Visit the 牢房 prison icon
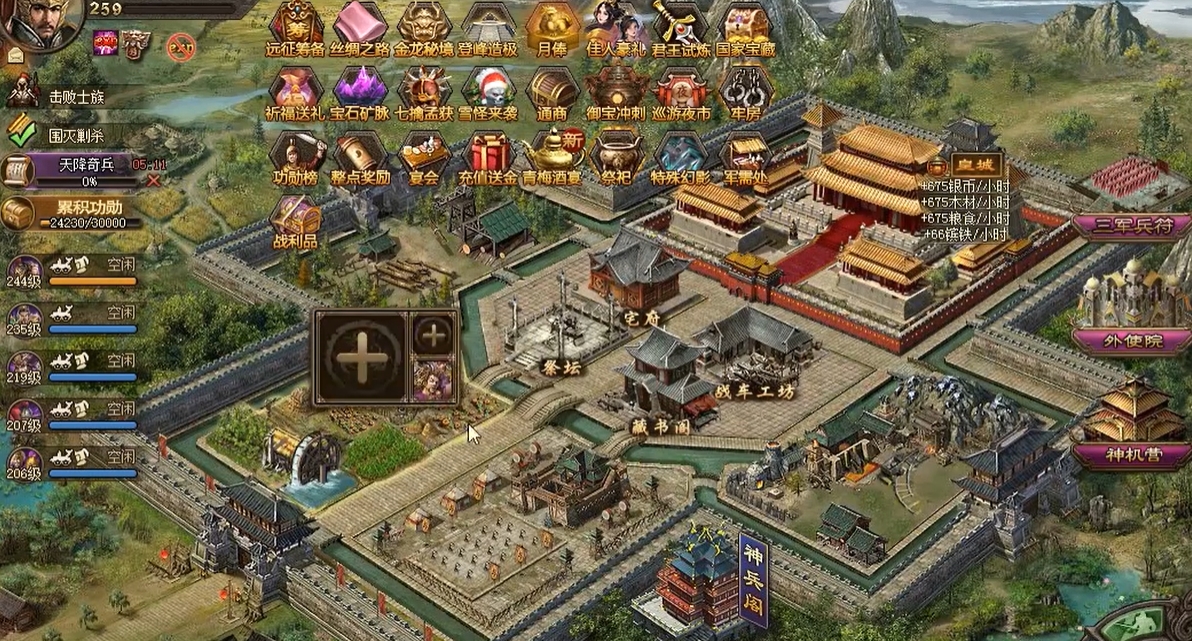Viewport: 1192px width, 641px height. click(744, 90)
